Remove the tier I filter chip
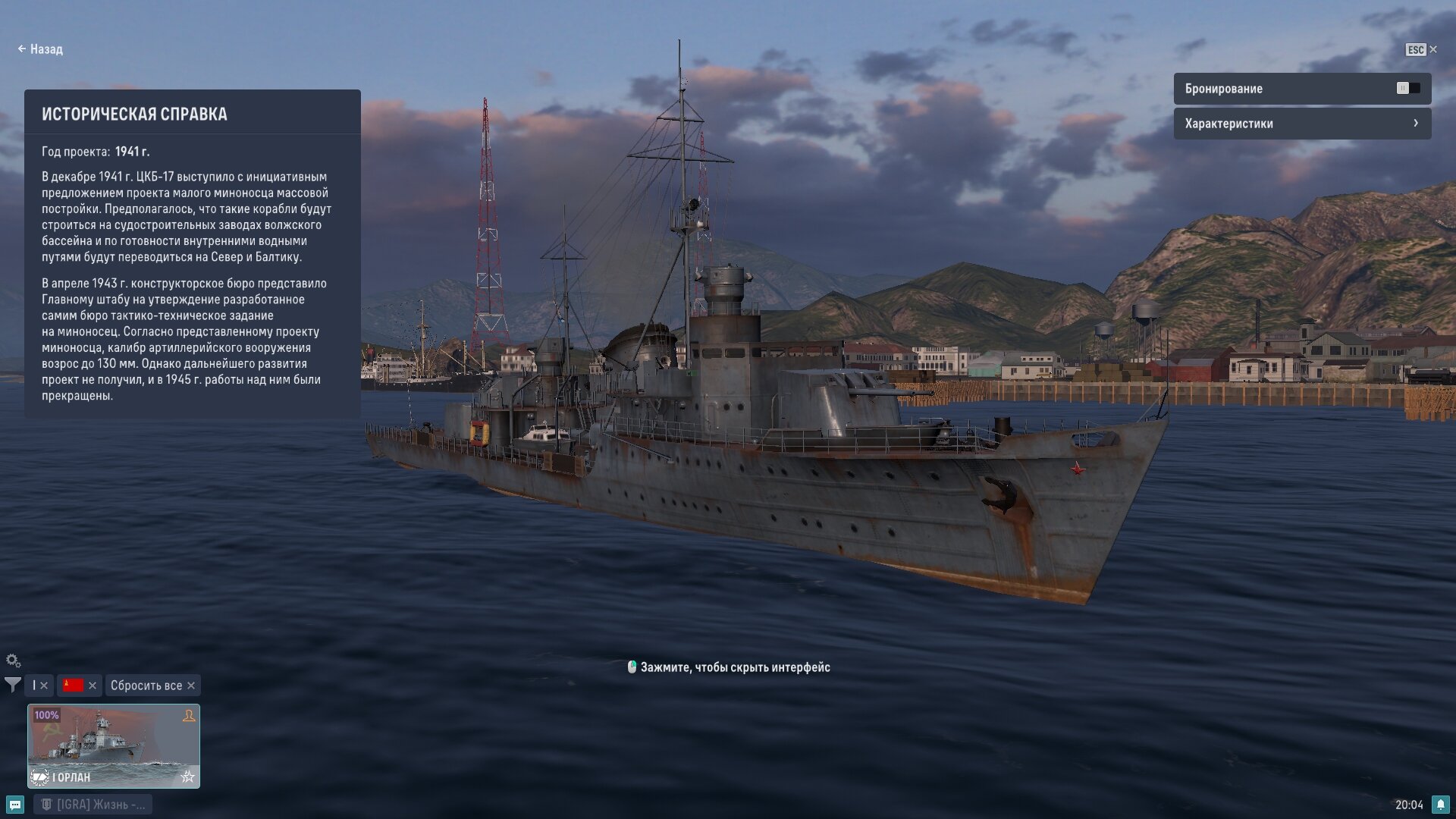Image resolution: width=1456 pixels, height=819 pixels. (44, 686)
